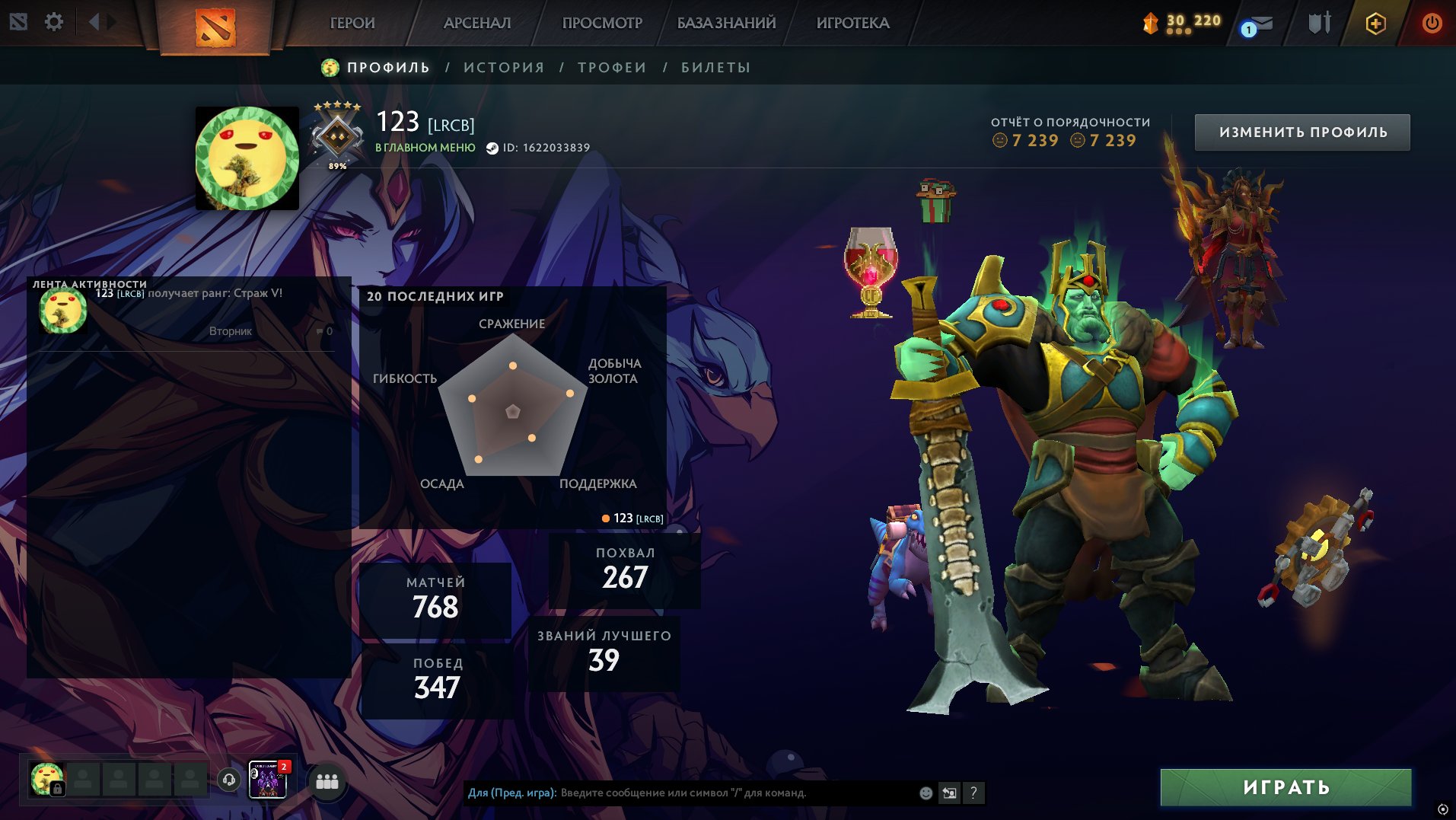1456x820 pixels.
Task: Click the Steam settings gear icon
Action: point(53,22)
